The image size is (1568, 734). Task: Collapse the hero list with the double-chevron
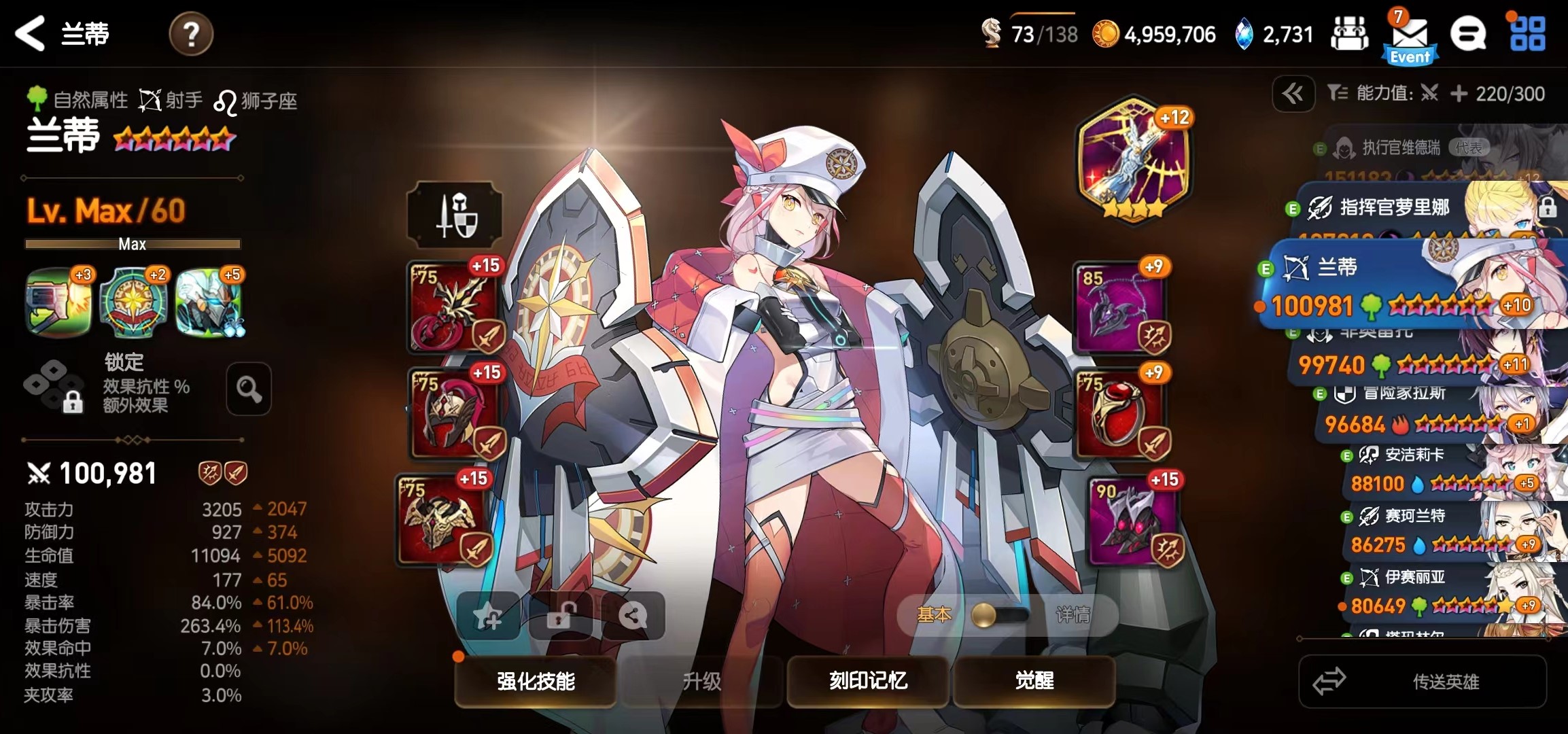1293,94
